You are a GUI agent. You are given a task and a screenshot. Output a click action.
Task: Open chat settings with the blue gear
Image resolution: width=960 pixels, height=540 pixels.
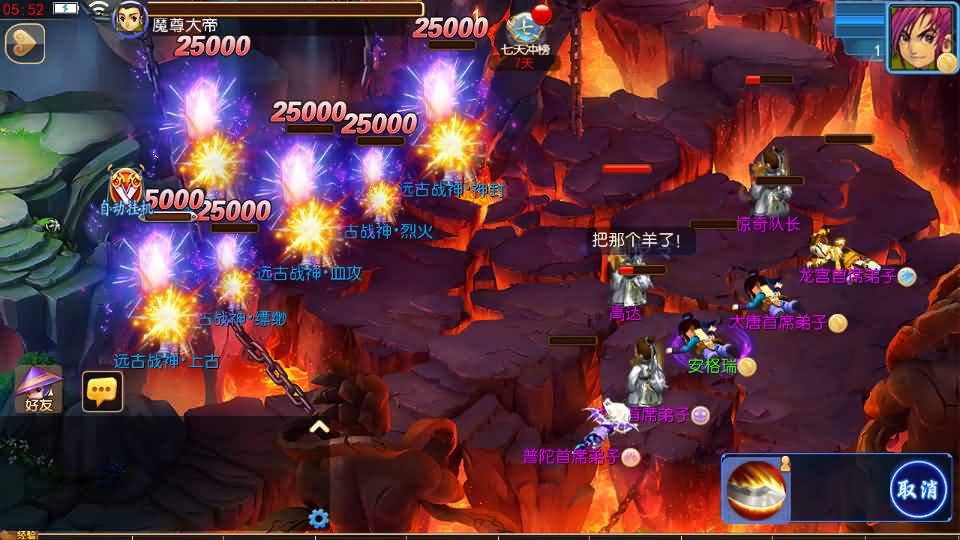(x=319, y=518)
